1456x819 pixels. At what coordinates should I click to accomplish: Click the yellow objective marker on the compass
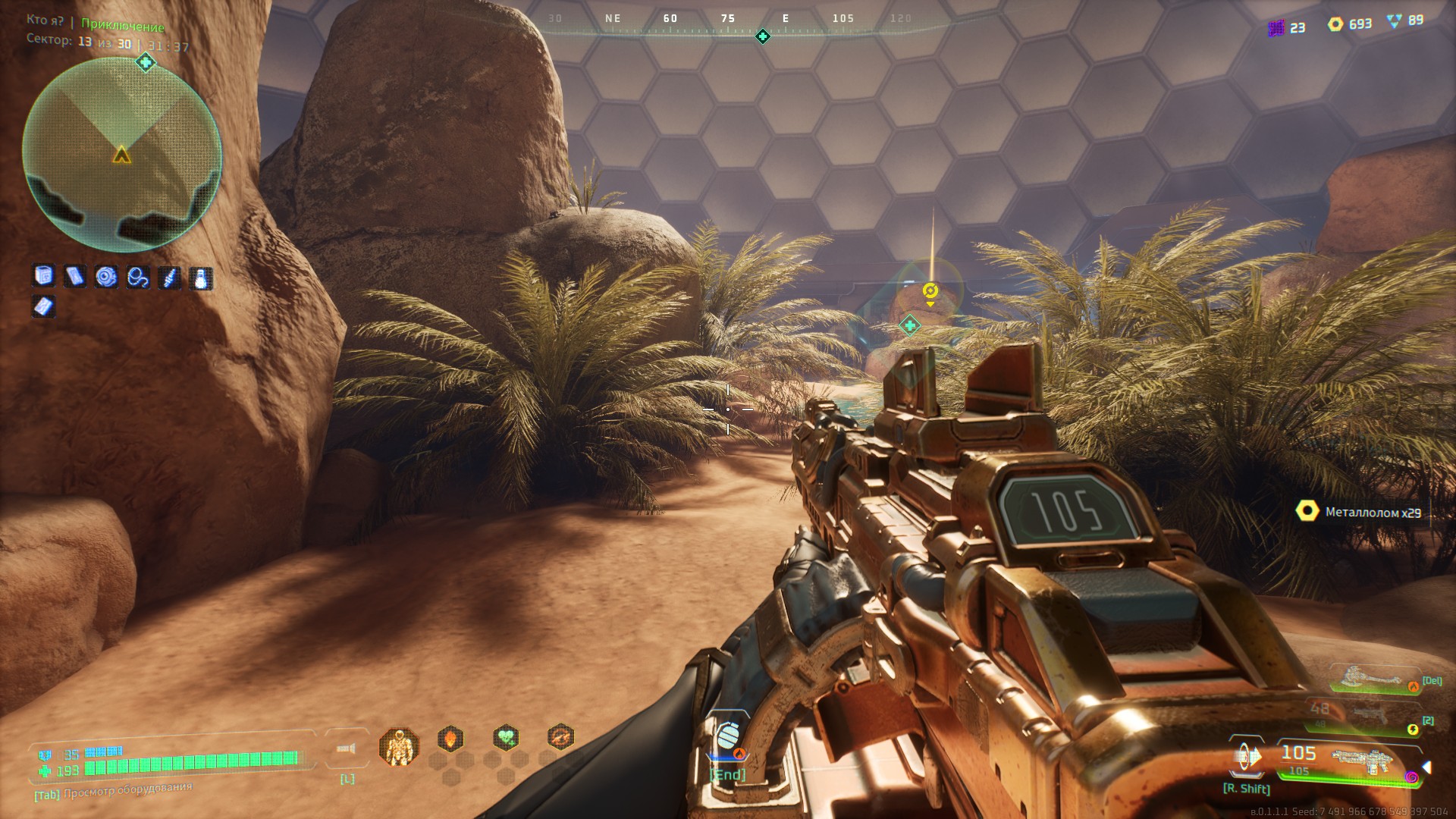coord(930,291)
